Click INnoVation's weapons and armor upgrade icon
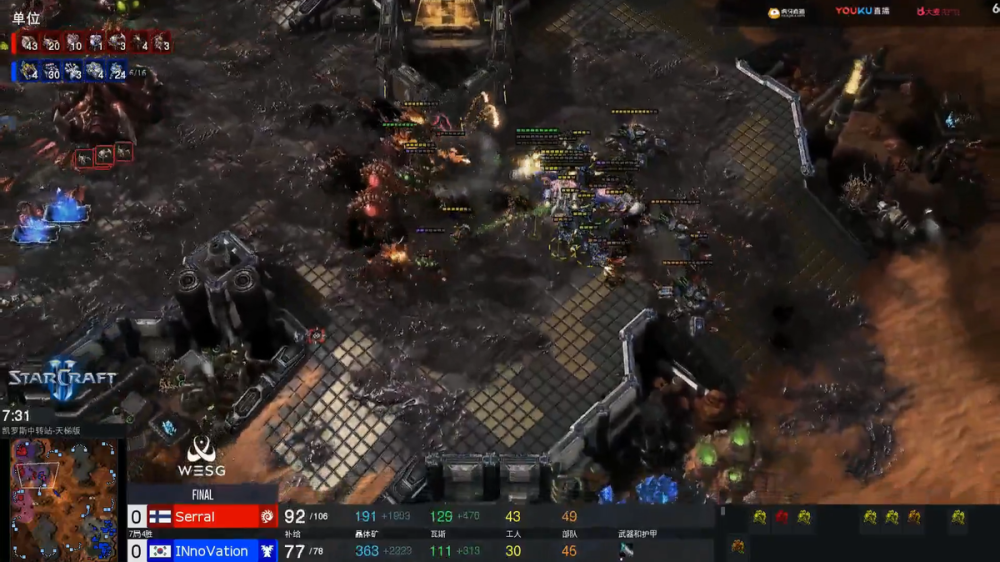Viewport: 1000px width, 562px height. [625, 550]
